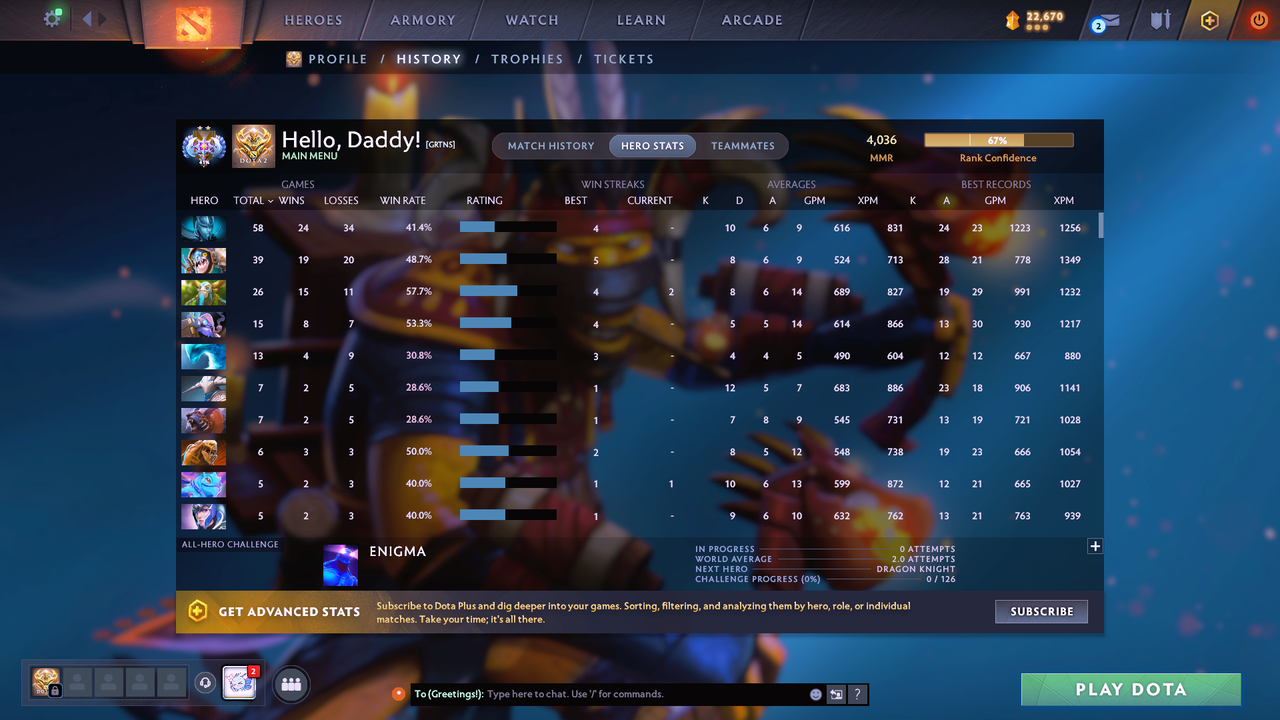Open the settings gear icon

[x=53, y=17]
